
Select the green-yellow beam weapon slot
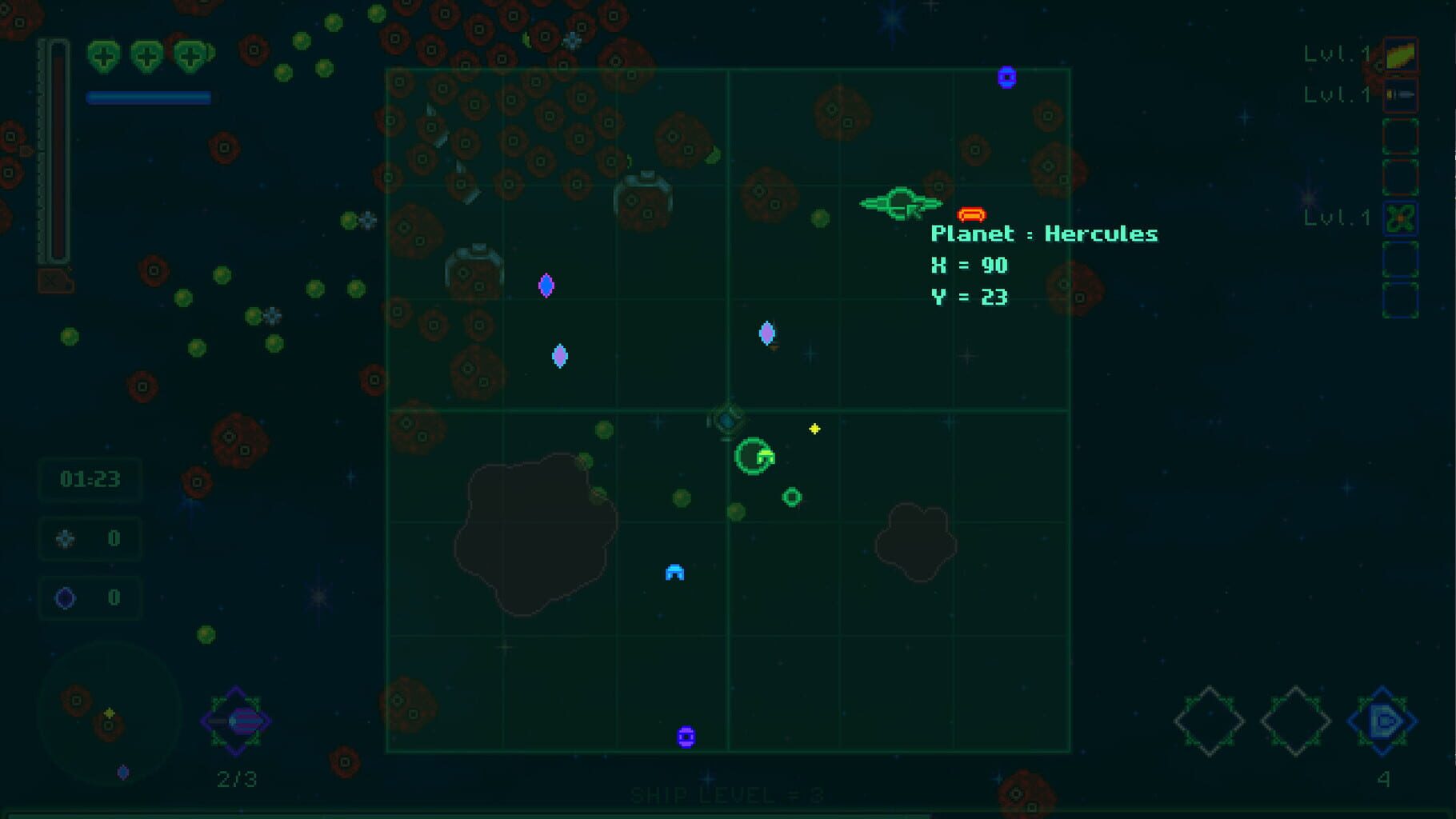click(x=1400, y=54)
